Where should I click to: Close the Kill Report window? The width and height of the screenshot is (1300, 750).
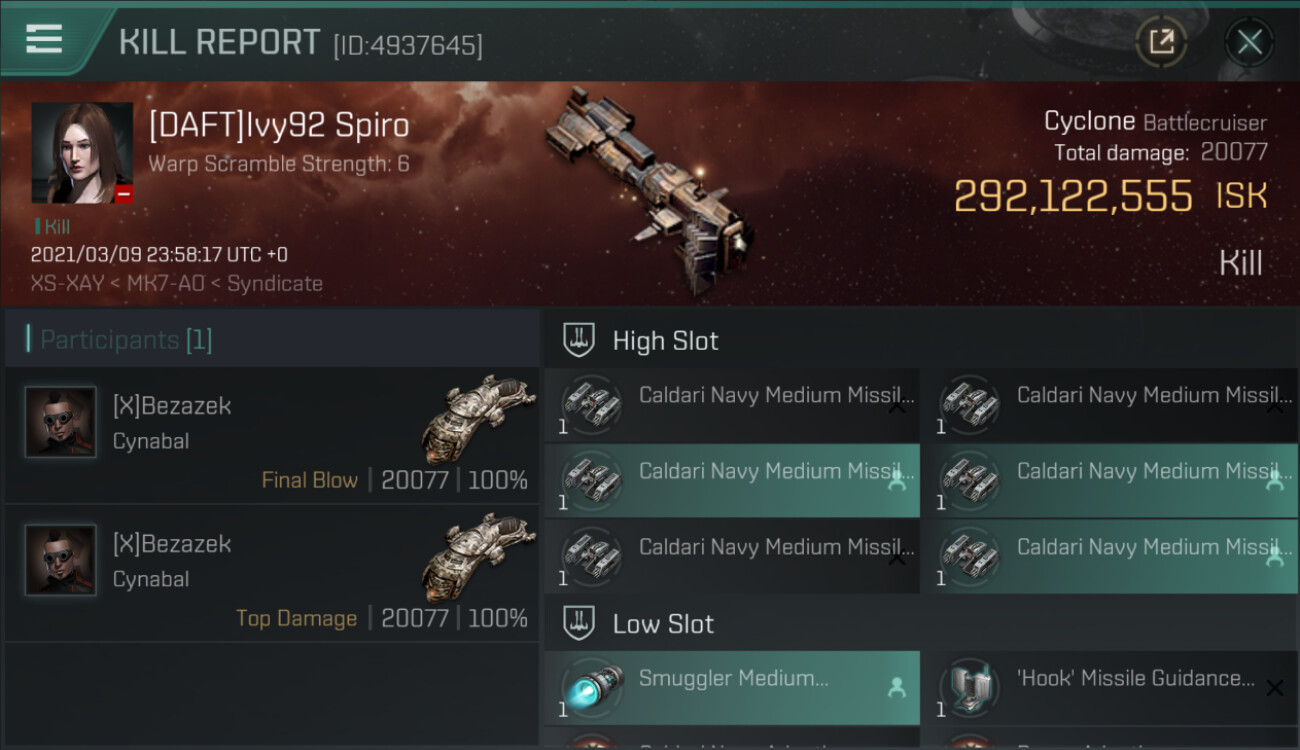click(x=1249, y=42)
